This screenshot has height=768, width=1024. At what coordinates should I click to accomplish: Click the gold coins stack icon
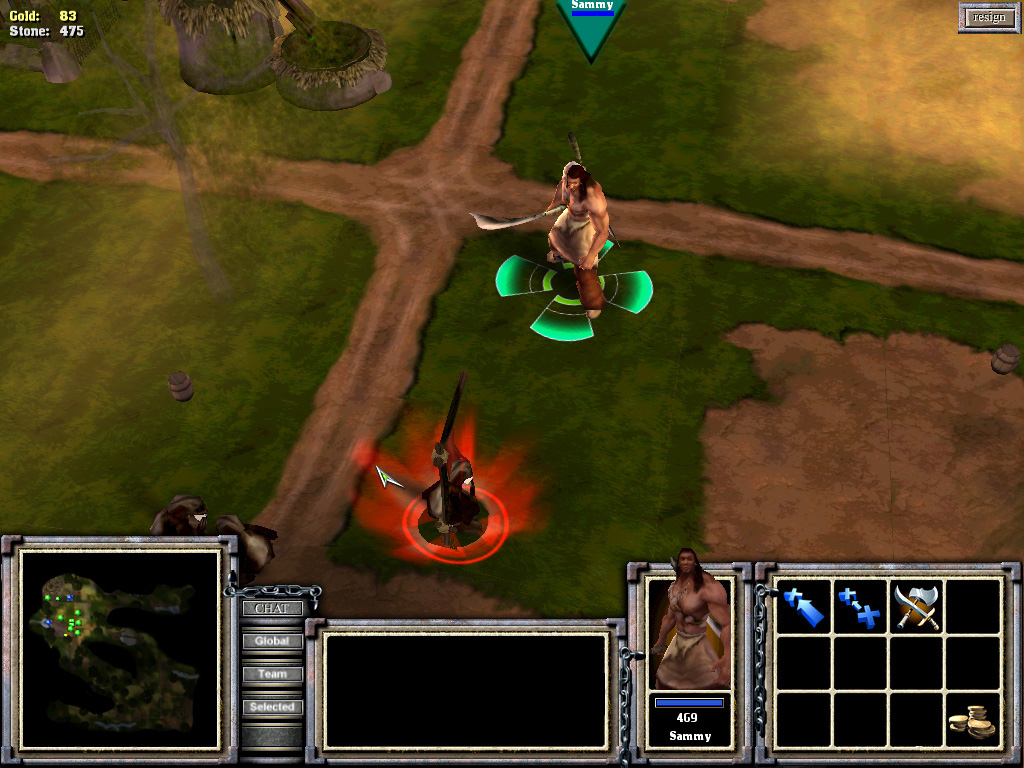(x=972, y=720)
